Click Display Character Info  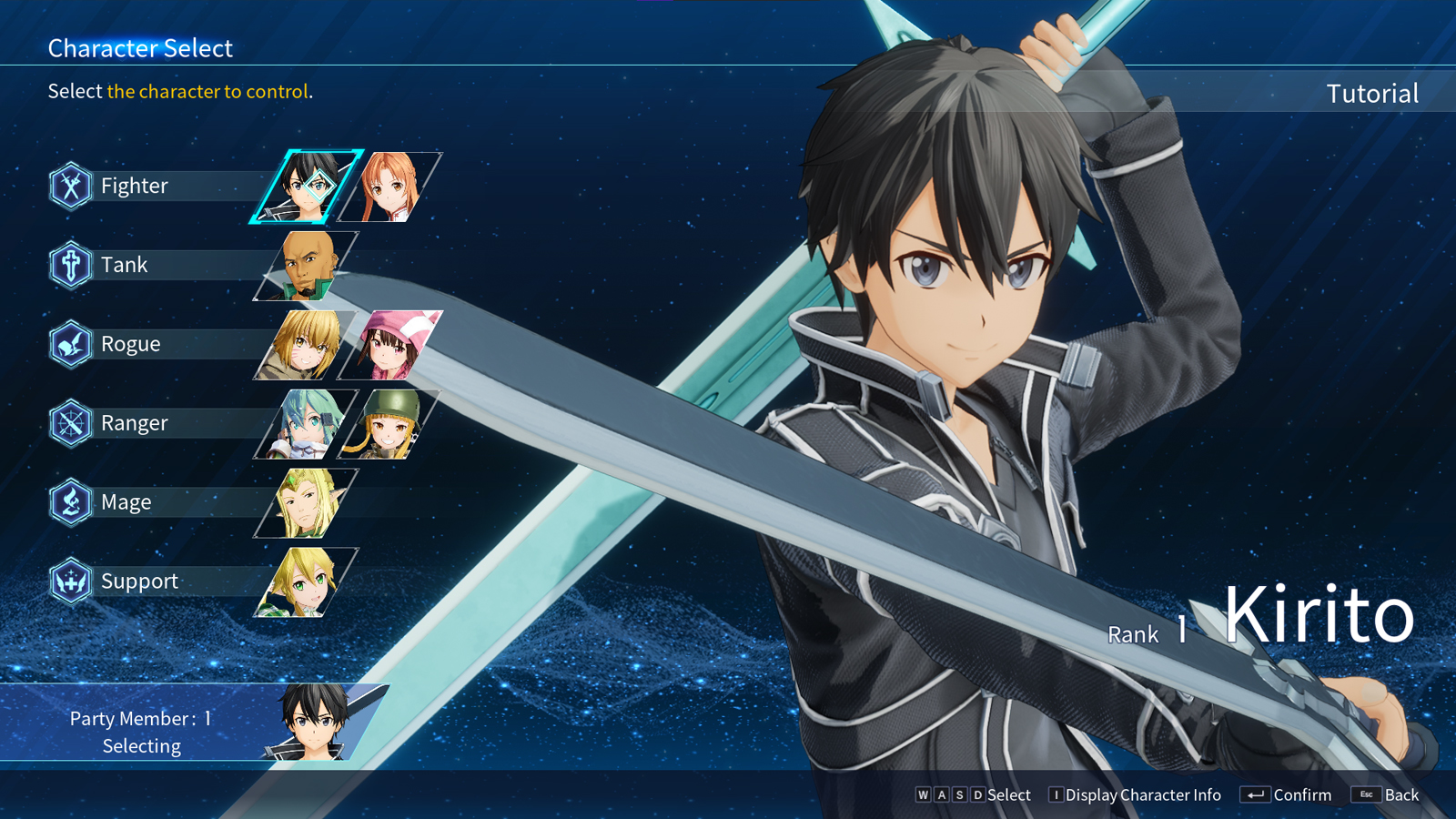click(x=1137, y=794)
